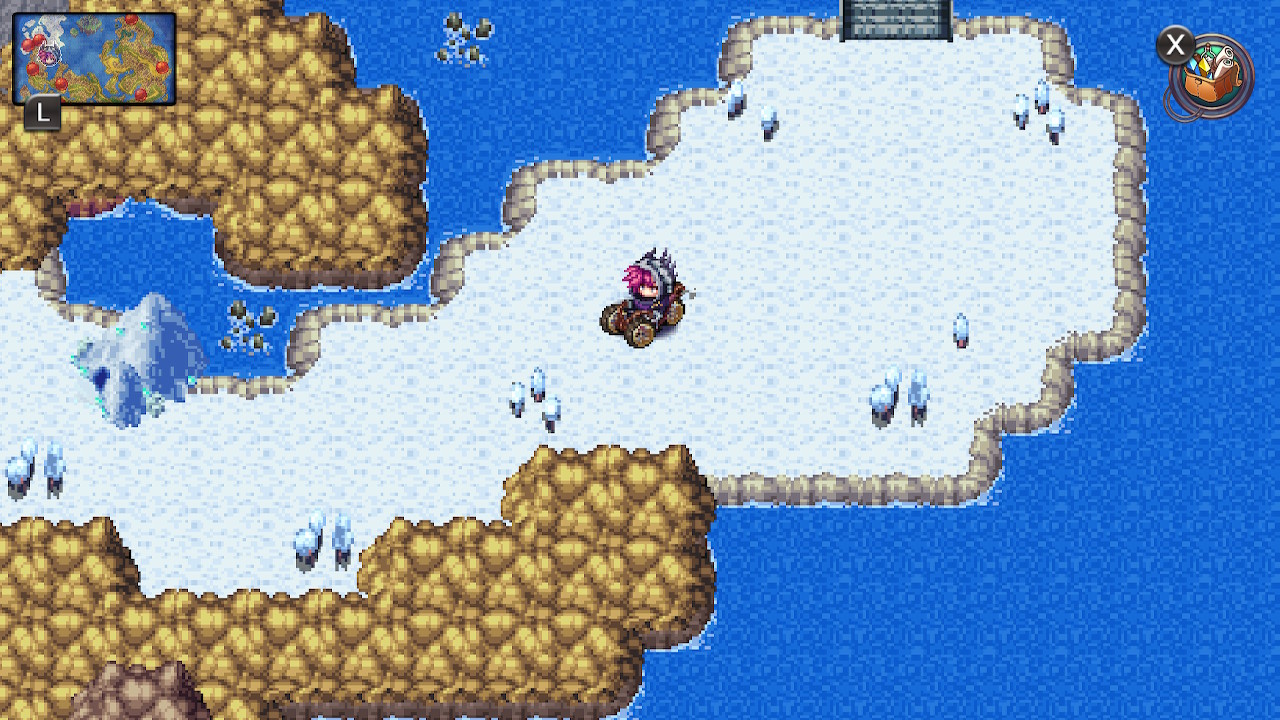Select a red marker on the western minimap continent
The width and height of the screenshot is (1280, 720).
click(x=35, y=68)
